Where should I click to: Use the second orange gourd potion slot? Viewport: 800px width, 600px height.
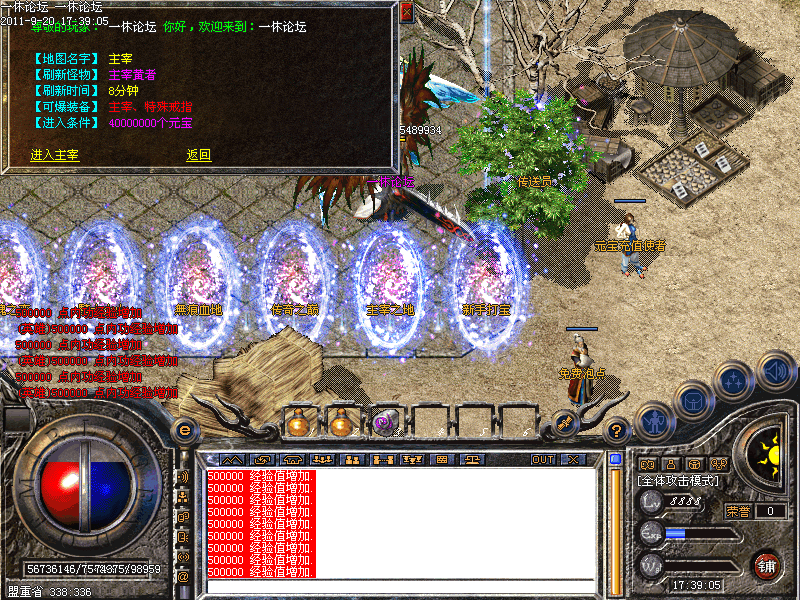342,422
